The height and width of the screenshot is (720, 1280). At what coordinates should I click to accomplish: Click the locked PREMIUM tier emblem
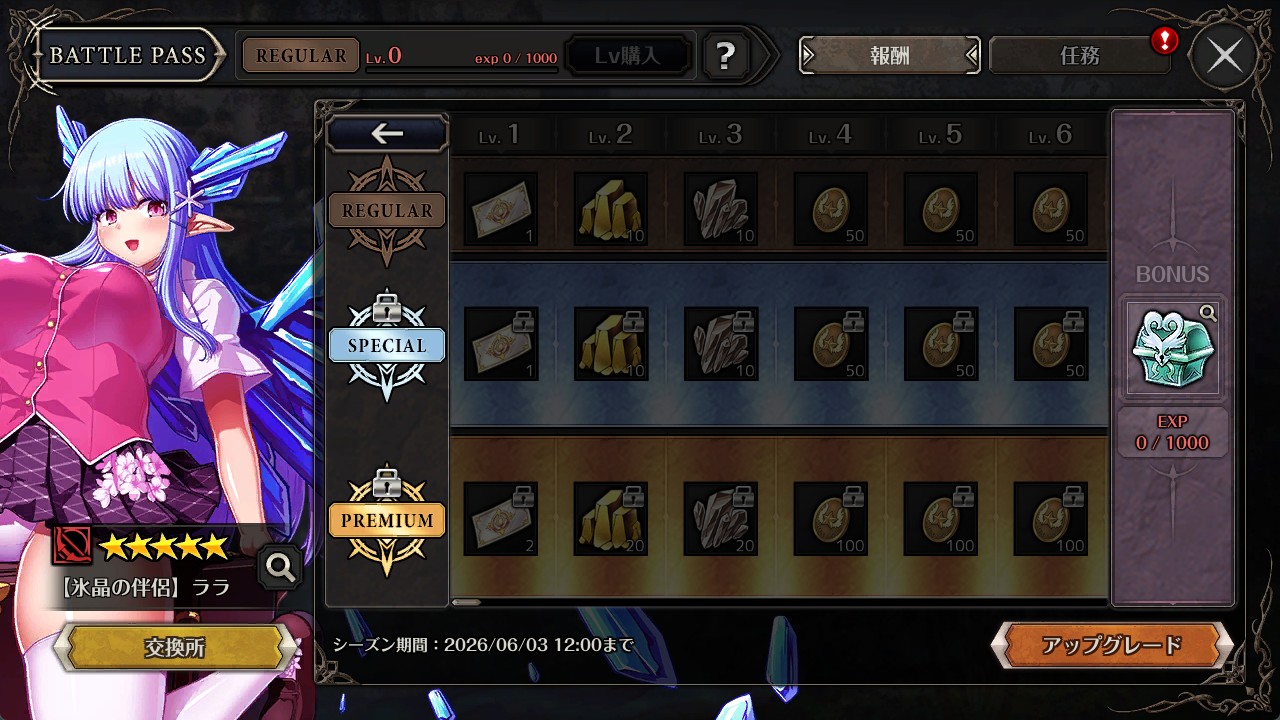click(387, 520)
